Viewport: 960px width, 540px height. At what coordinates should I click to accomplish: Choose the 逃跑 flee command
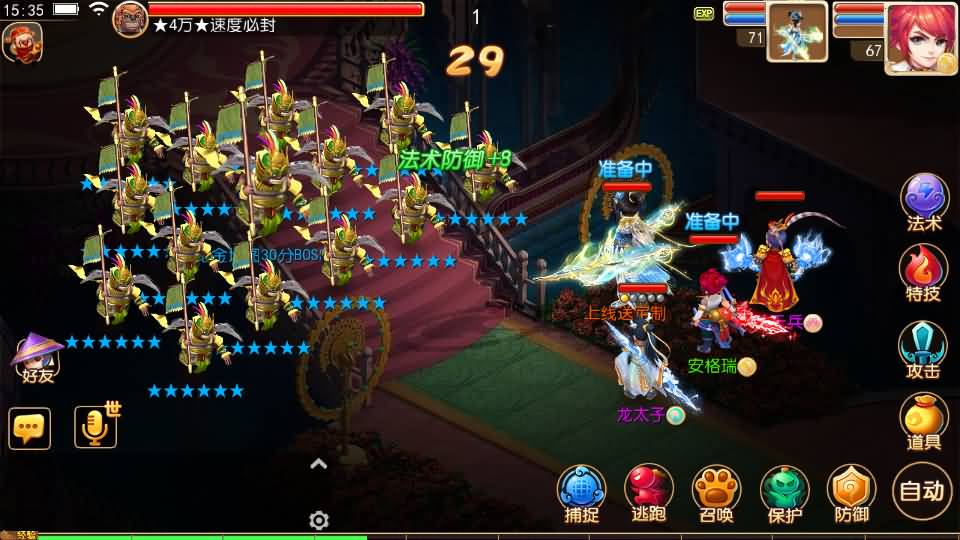(x=649, y=492)
